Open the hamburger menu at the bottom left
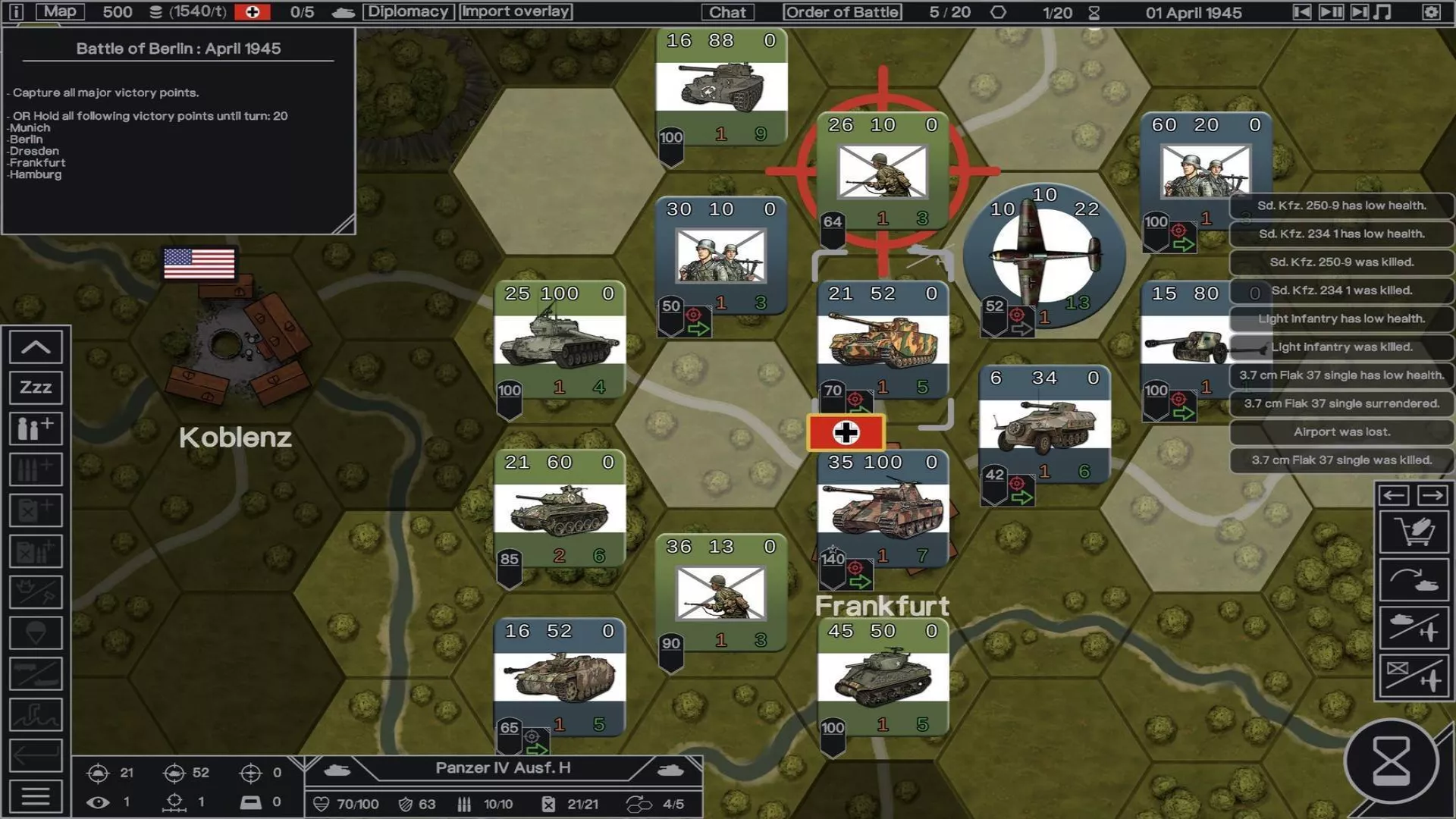The height and width of the screenshot is (819, 1456). coord(36,796)
